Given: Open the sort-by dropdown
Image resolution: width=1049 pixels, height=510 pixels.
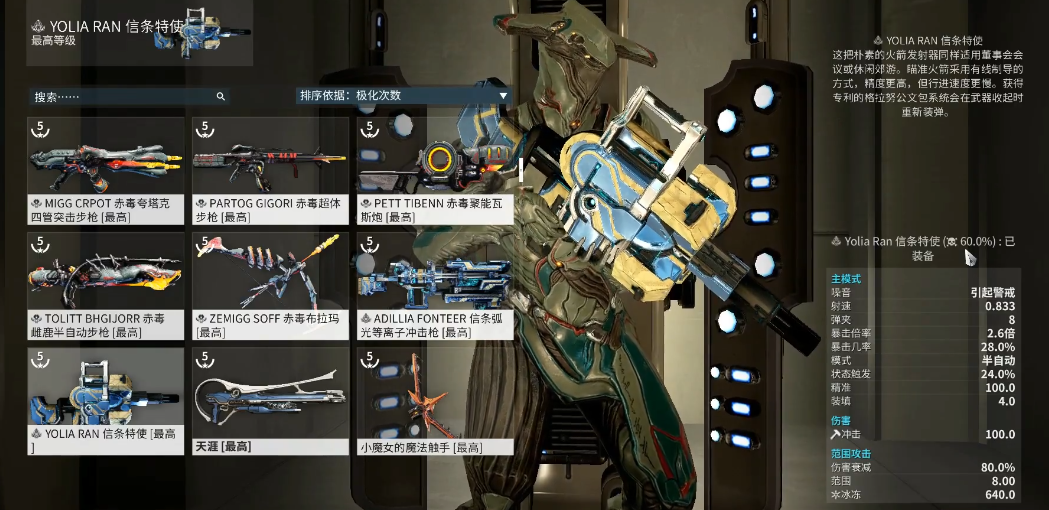Looking at the screenshot, I should [x=403, y=96].
